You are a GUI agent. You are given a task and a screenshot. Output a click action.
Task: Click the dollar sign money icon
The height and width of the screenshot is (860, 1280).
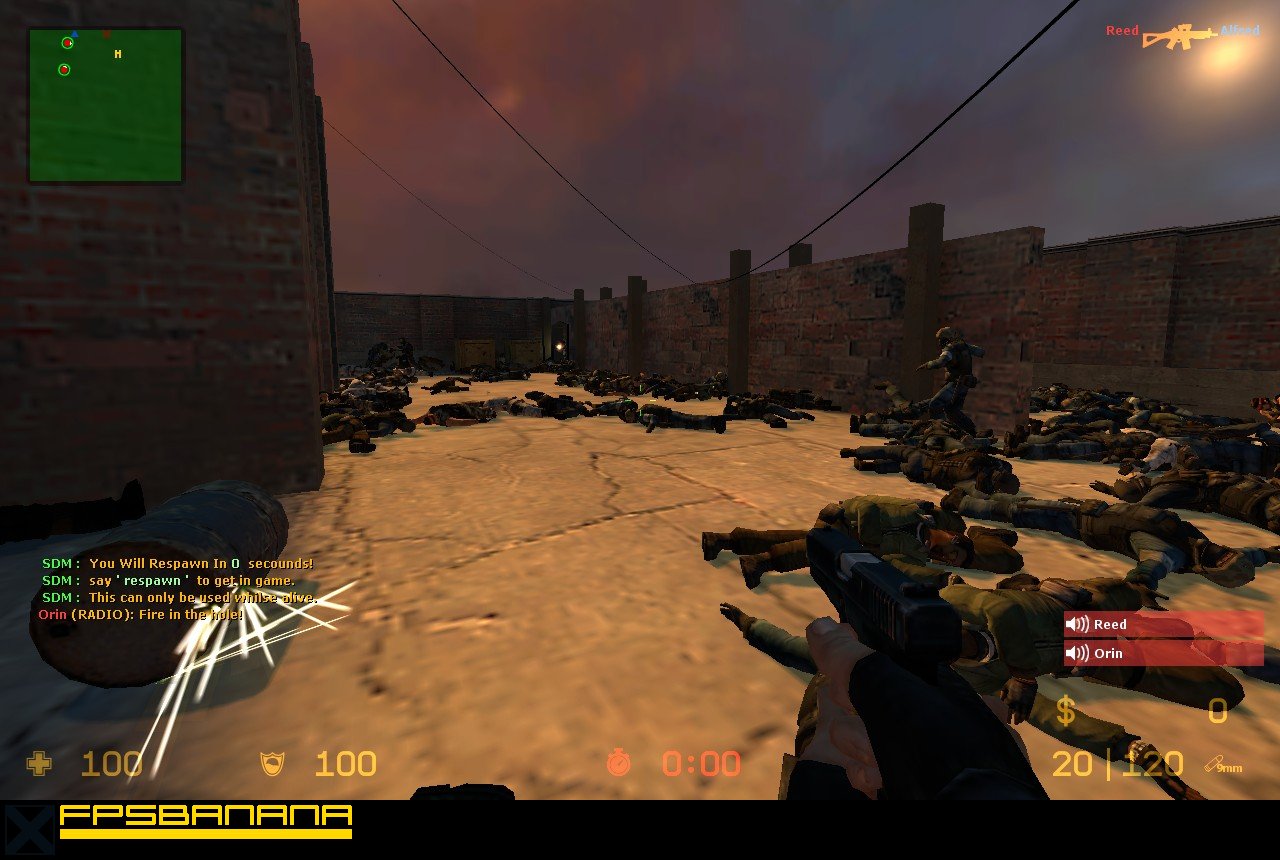click(1065, 712)
